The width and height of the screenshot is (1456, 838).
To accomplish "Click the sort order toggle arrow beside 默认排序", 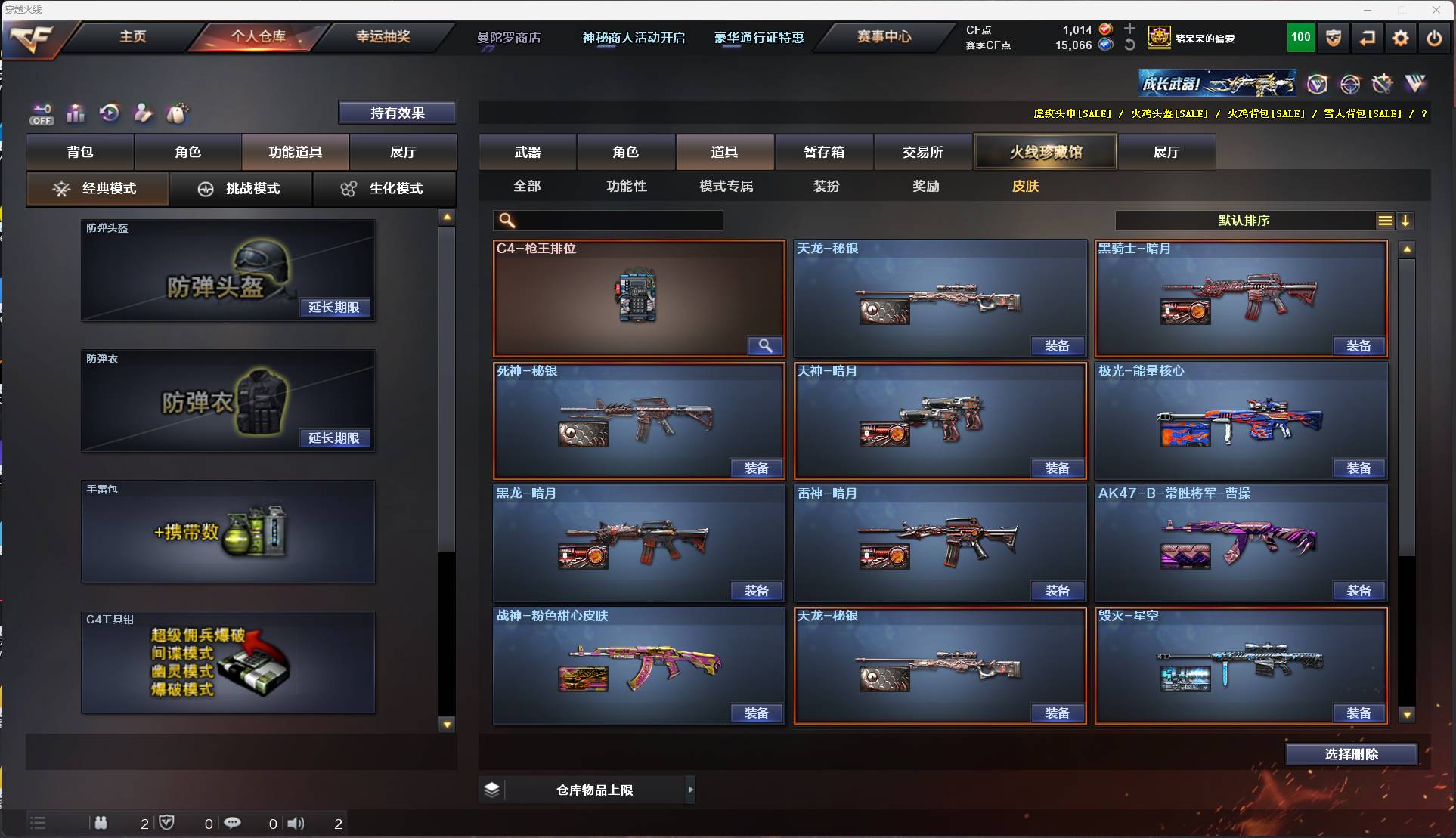I will (1405, 221).
